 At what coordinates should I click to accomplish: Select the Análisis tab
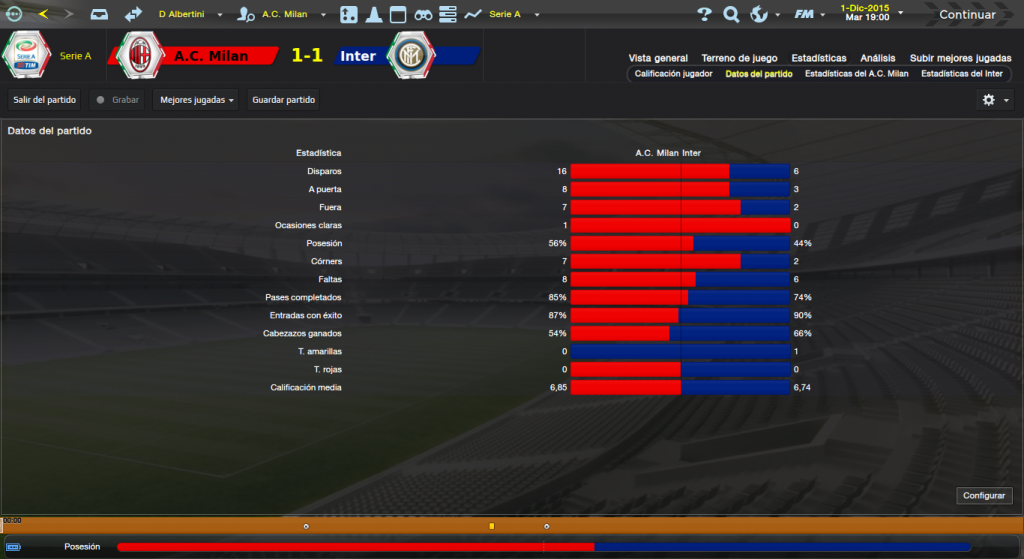(878, 58)
